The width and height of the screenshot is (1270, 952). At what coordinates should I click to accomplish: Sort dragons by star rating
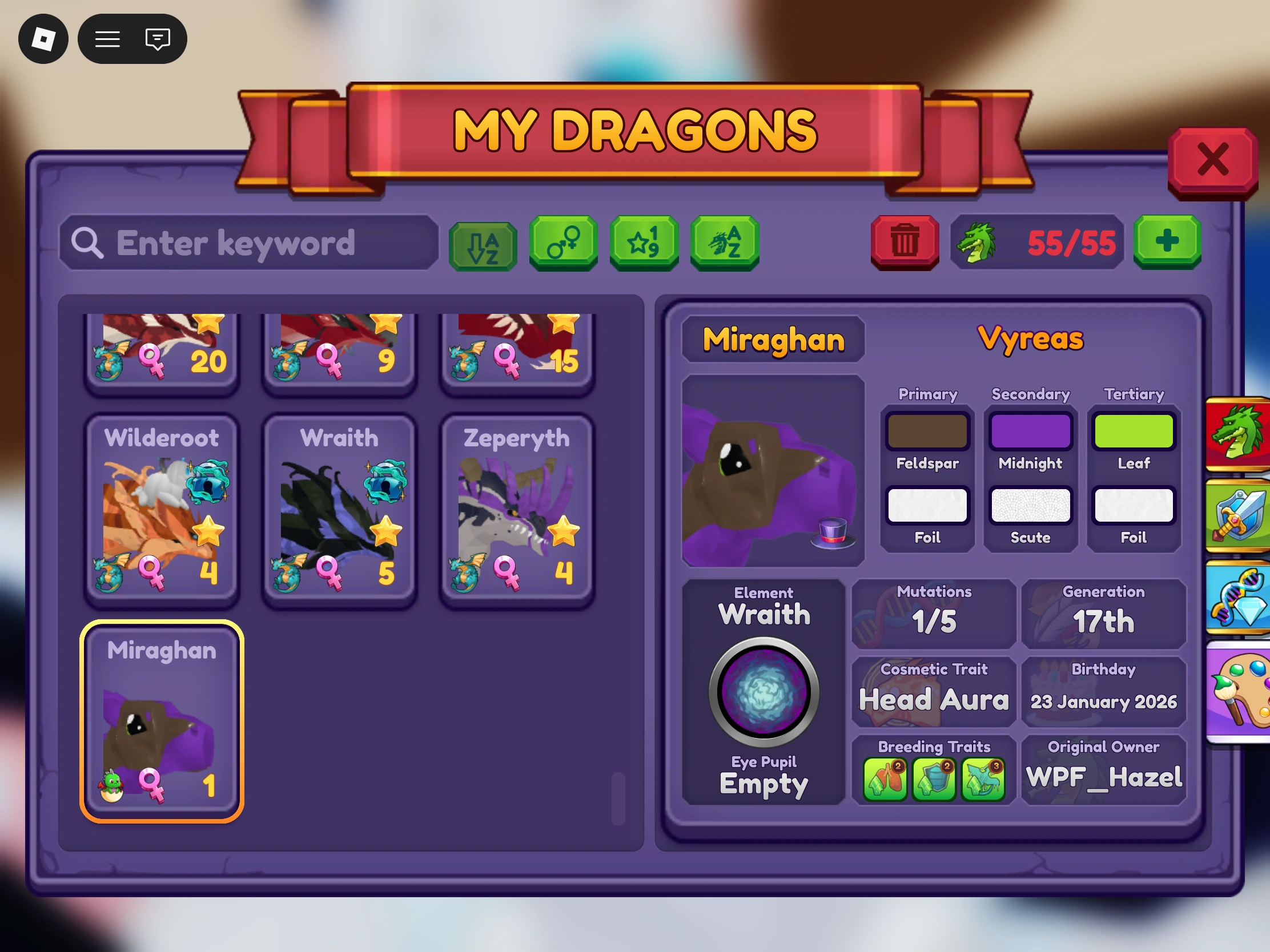click(644, 243)
